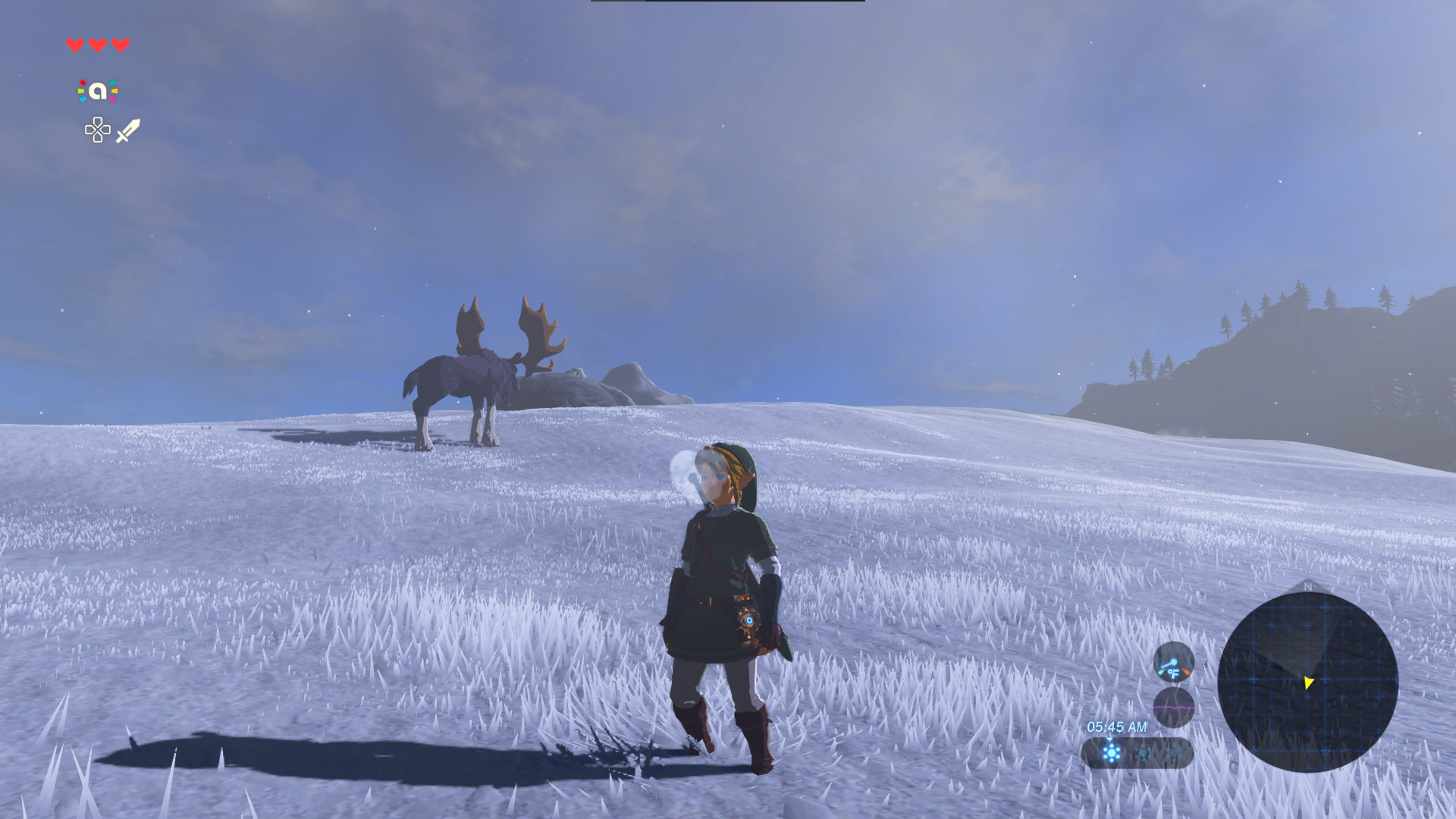Click the second dimmed weather forecast icon

(1144, 753)
